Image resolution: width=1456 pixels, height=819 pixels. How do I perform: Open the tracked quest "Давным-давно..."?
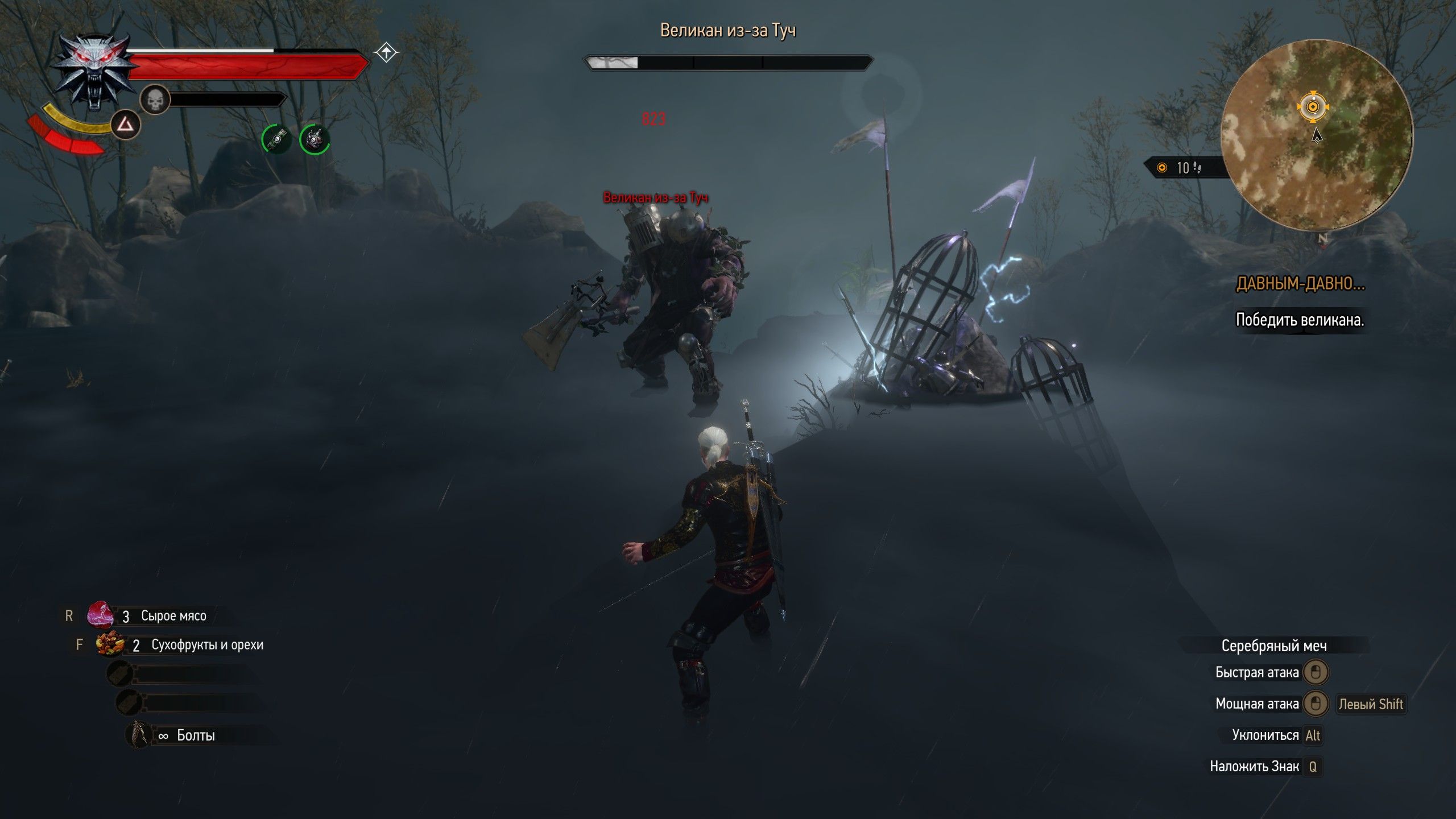(1300, 284)
